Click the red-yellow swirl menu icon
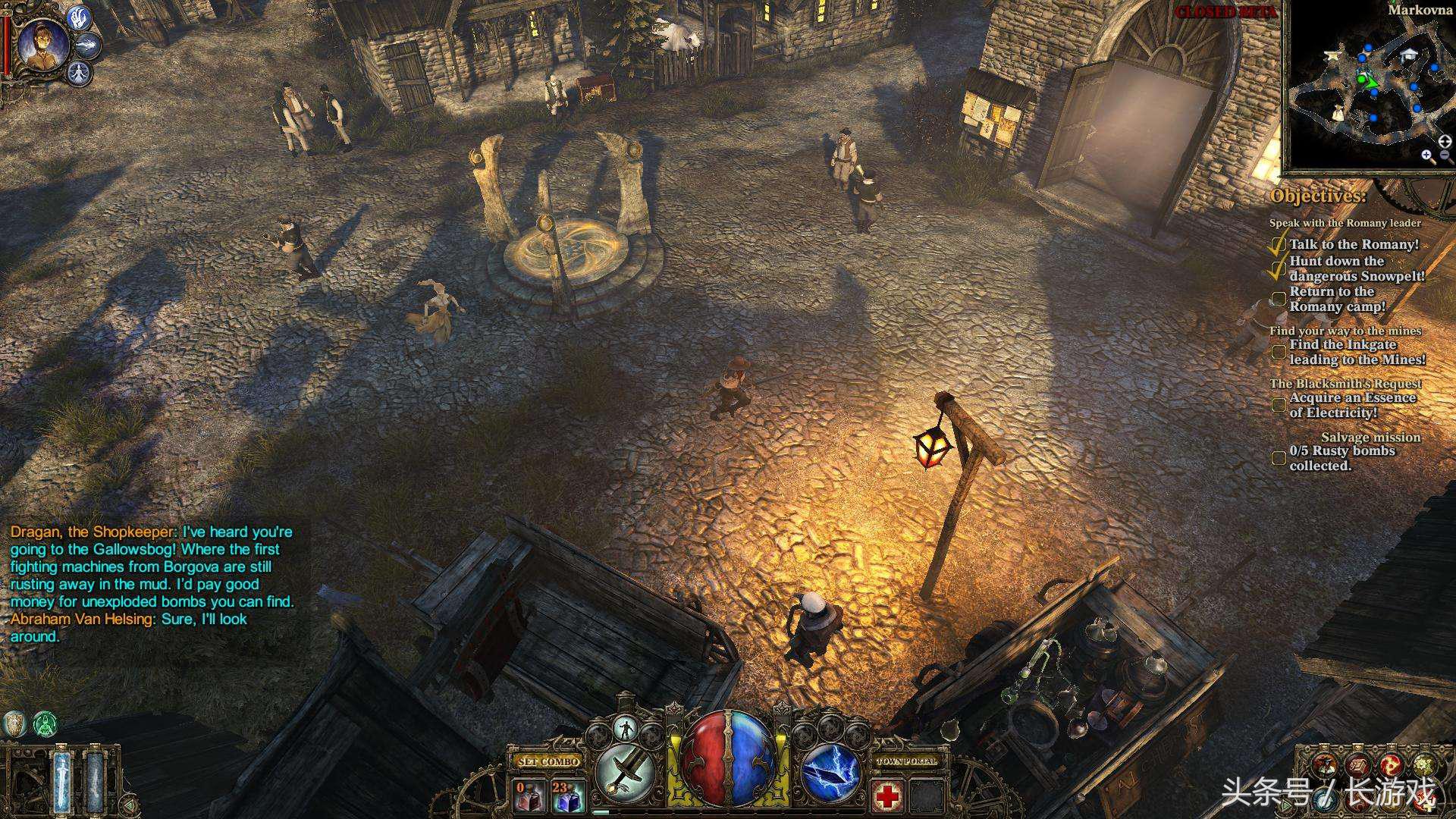Image resolution: width=1456 pixels, height=819 pixels. point(1389,766)
